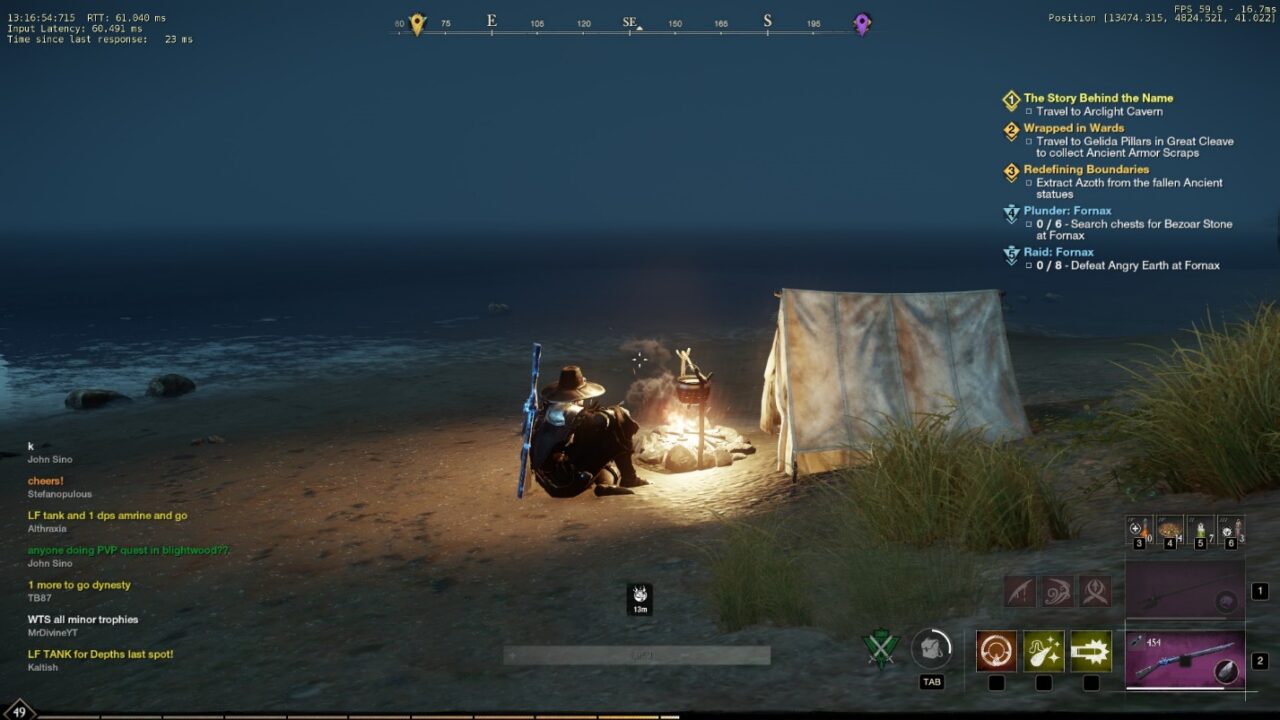Activate the orange circular target ability
This screenshot has width=1280, height=720.
(x=996, y=651)
